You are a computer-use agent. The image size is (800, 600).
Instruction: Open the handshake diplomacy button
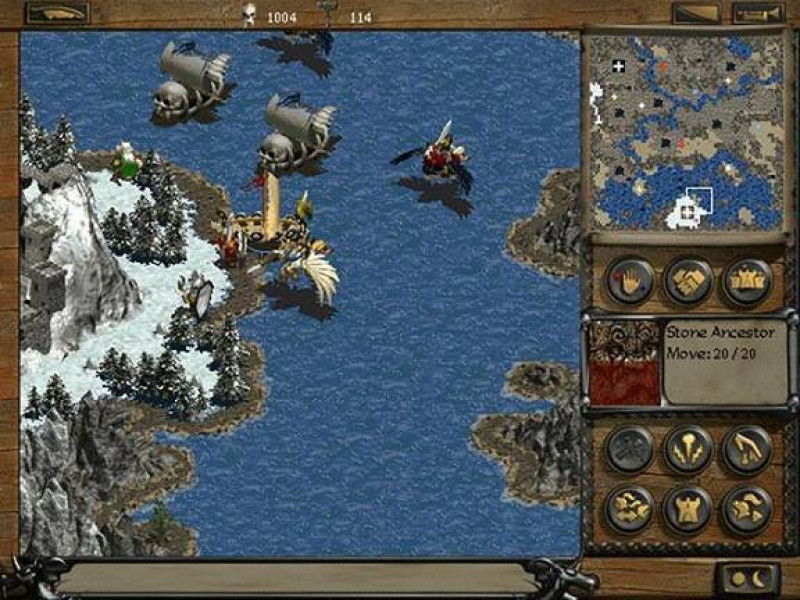click(689, 281)
